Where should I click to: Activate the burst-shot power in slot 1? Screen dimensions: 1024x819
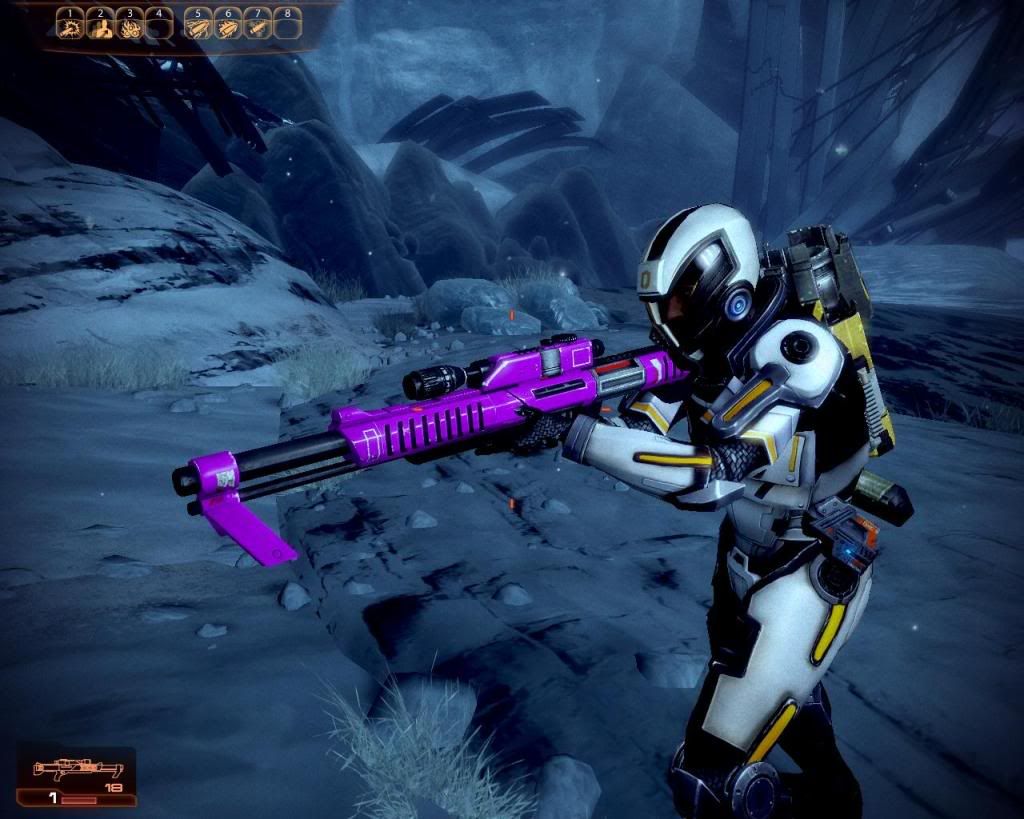69,27
